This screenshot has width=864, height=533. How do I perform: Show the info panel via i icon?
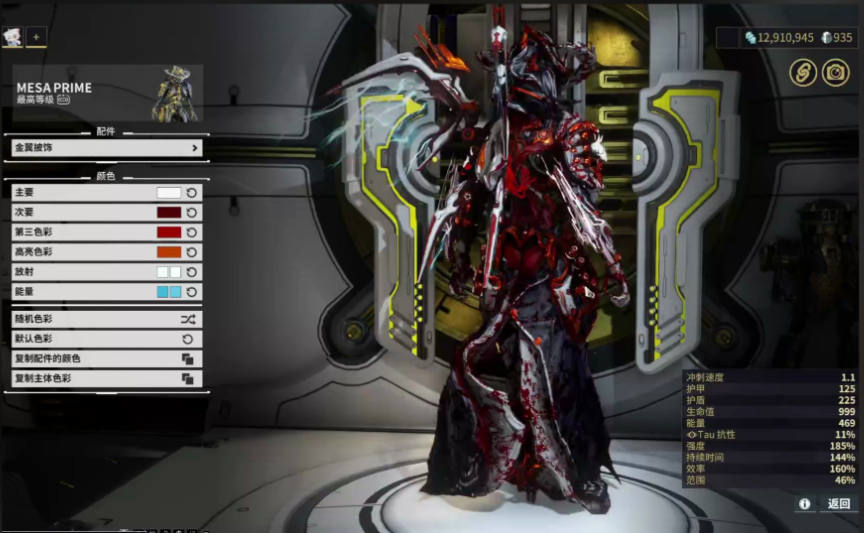tap(804, 504)
